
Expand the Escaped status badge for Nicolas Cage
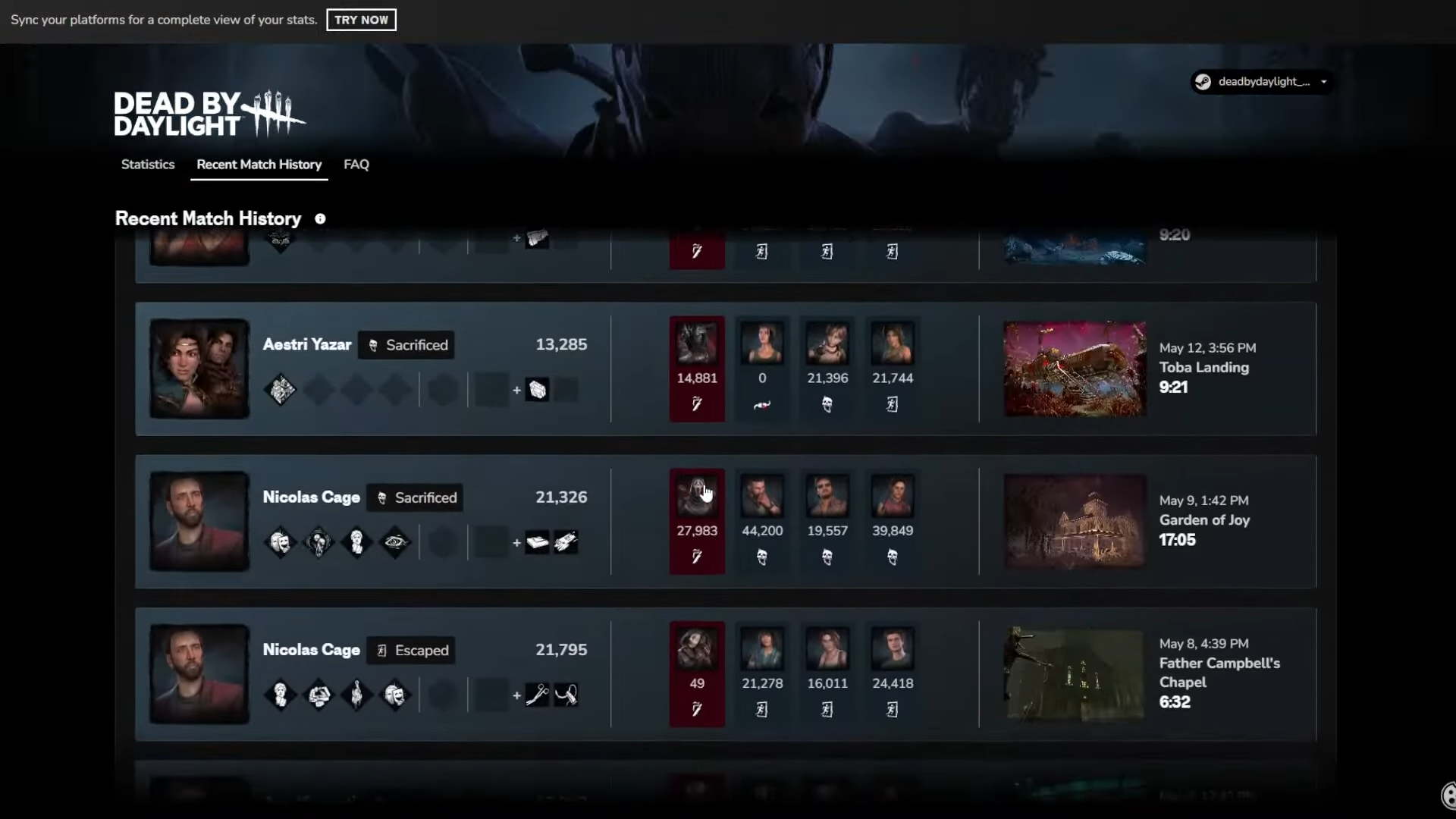click(x=411, y=650)
